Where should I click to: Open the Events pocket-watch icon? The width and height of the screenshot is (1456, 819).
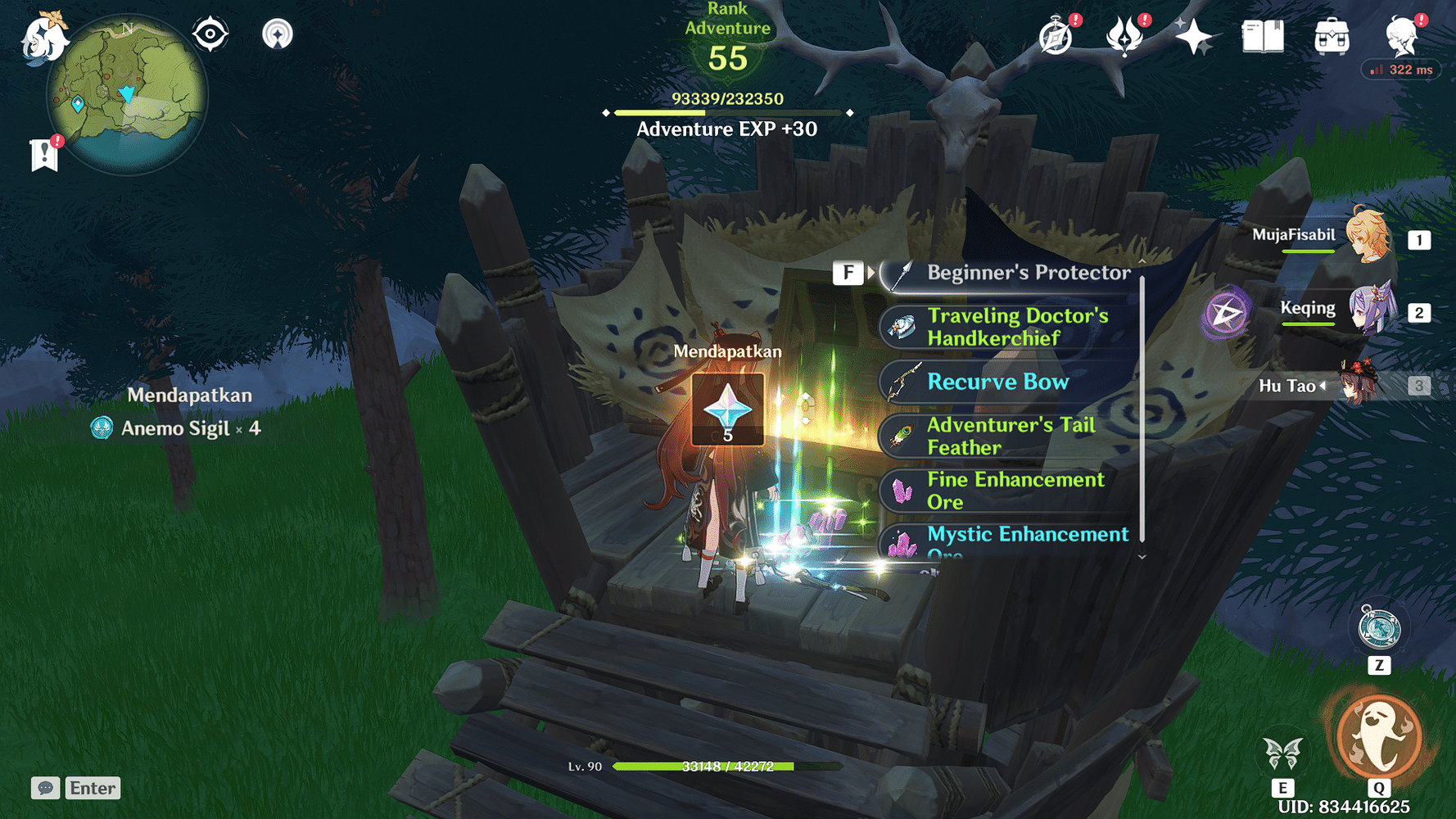[x=1055, y=36]
